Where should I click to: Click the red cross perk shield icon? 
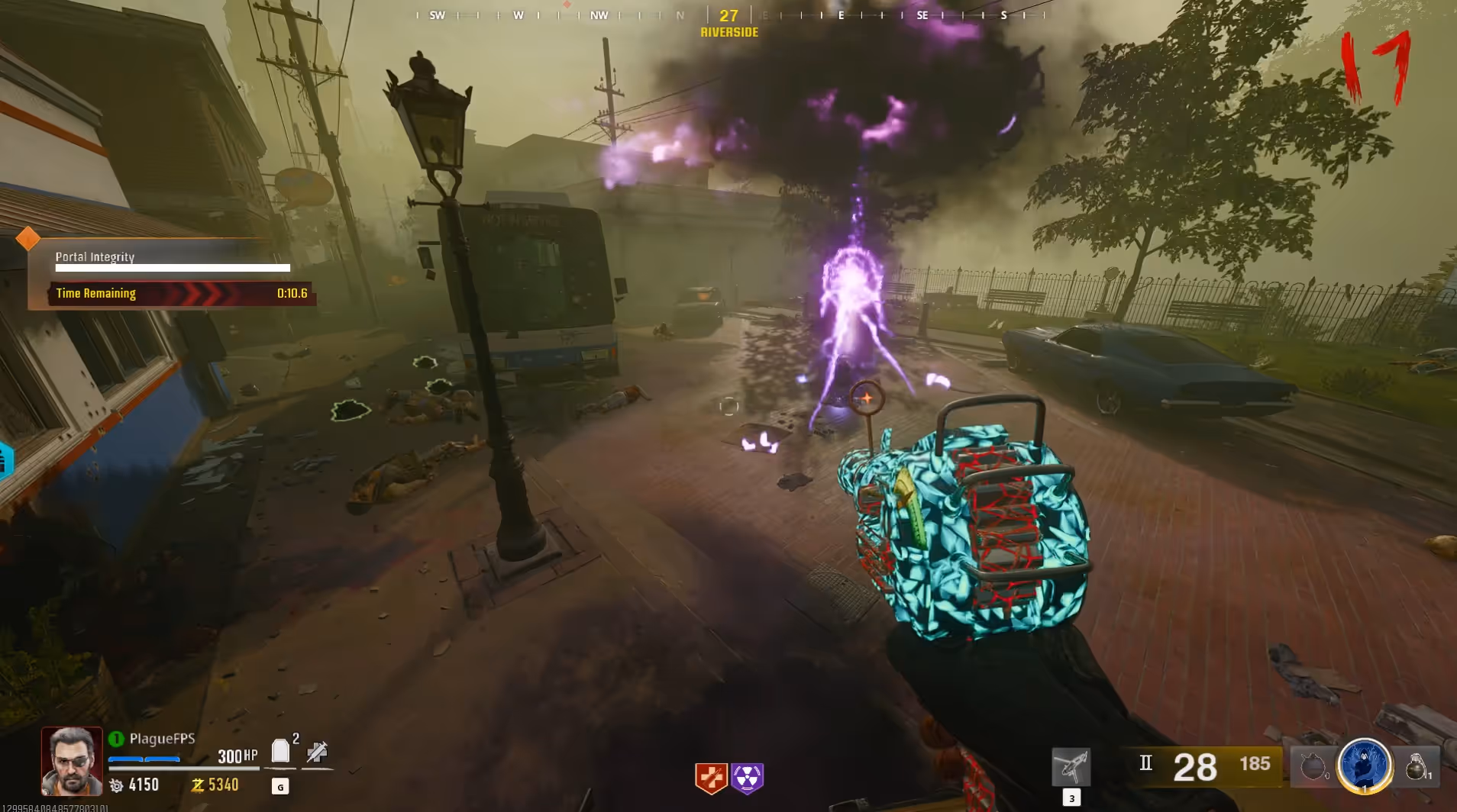click(710, 778)
